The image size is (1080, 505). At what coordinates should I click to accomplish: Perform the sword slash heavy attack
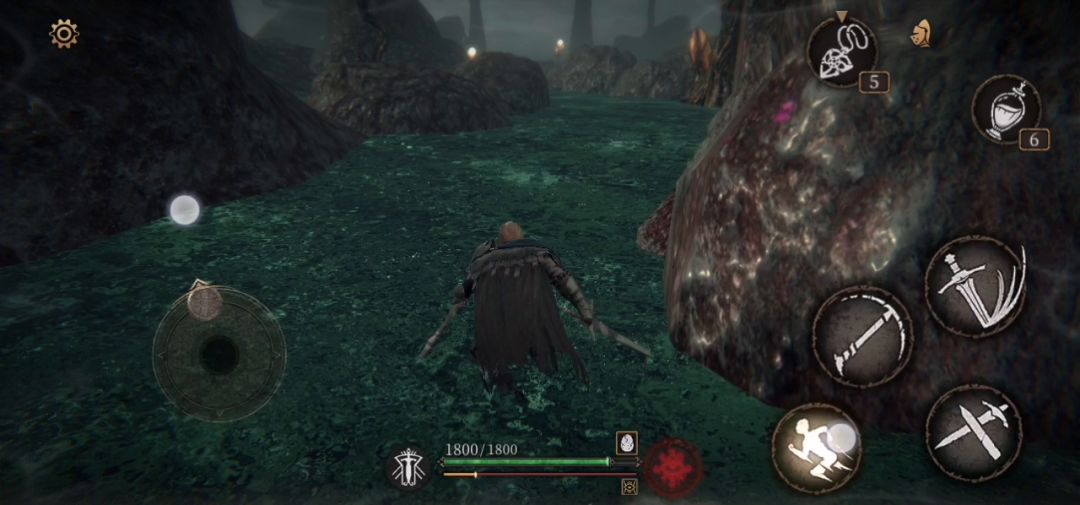click(975, 285)
